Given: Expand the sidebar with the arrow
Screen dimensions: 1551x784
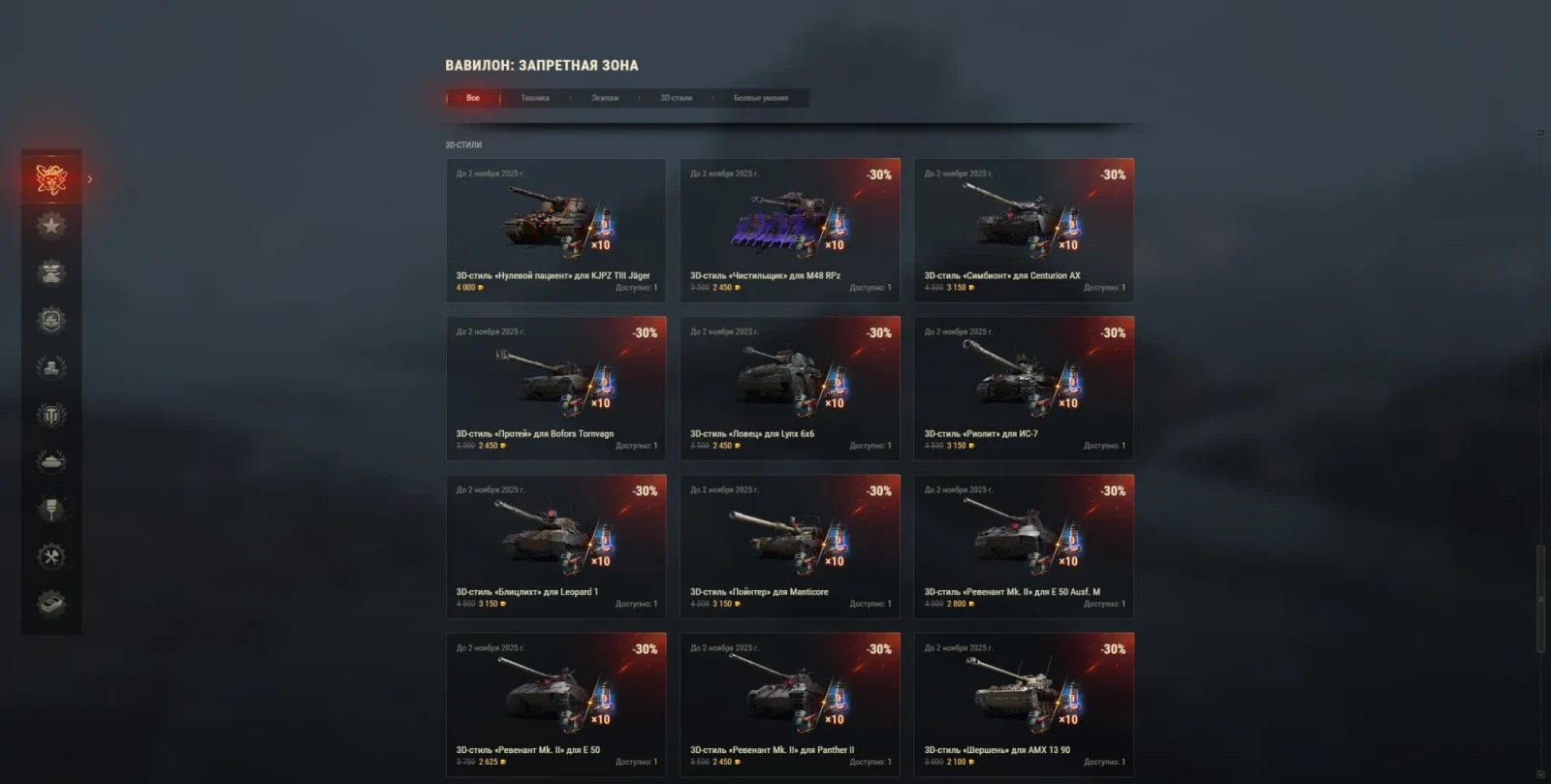Looking at the screenshot, I should coord(90,179).
